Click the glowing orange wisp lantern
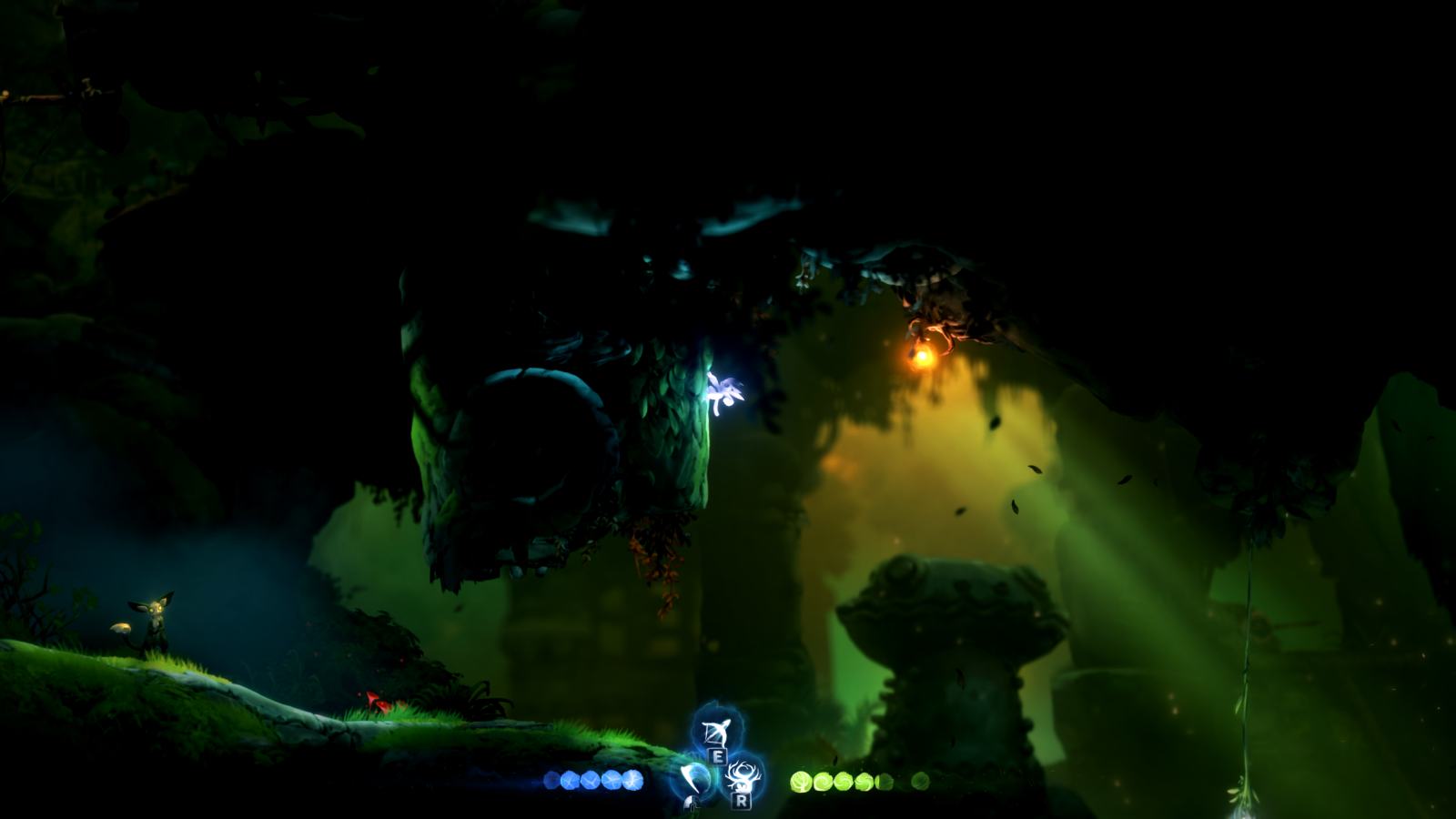The height and width of the screenshot is (819, 1456). tap(922, 356)
